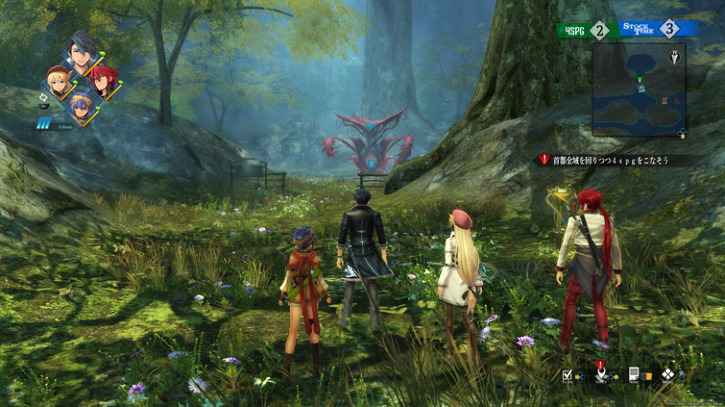The image size is (725, 407).
Task: Open the checkbox task list icon
Action: (x=568, y=376)
